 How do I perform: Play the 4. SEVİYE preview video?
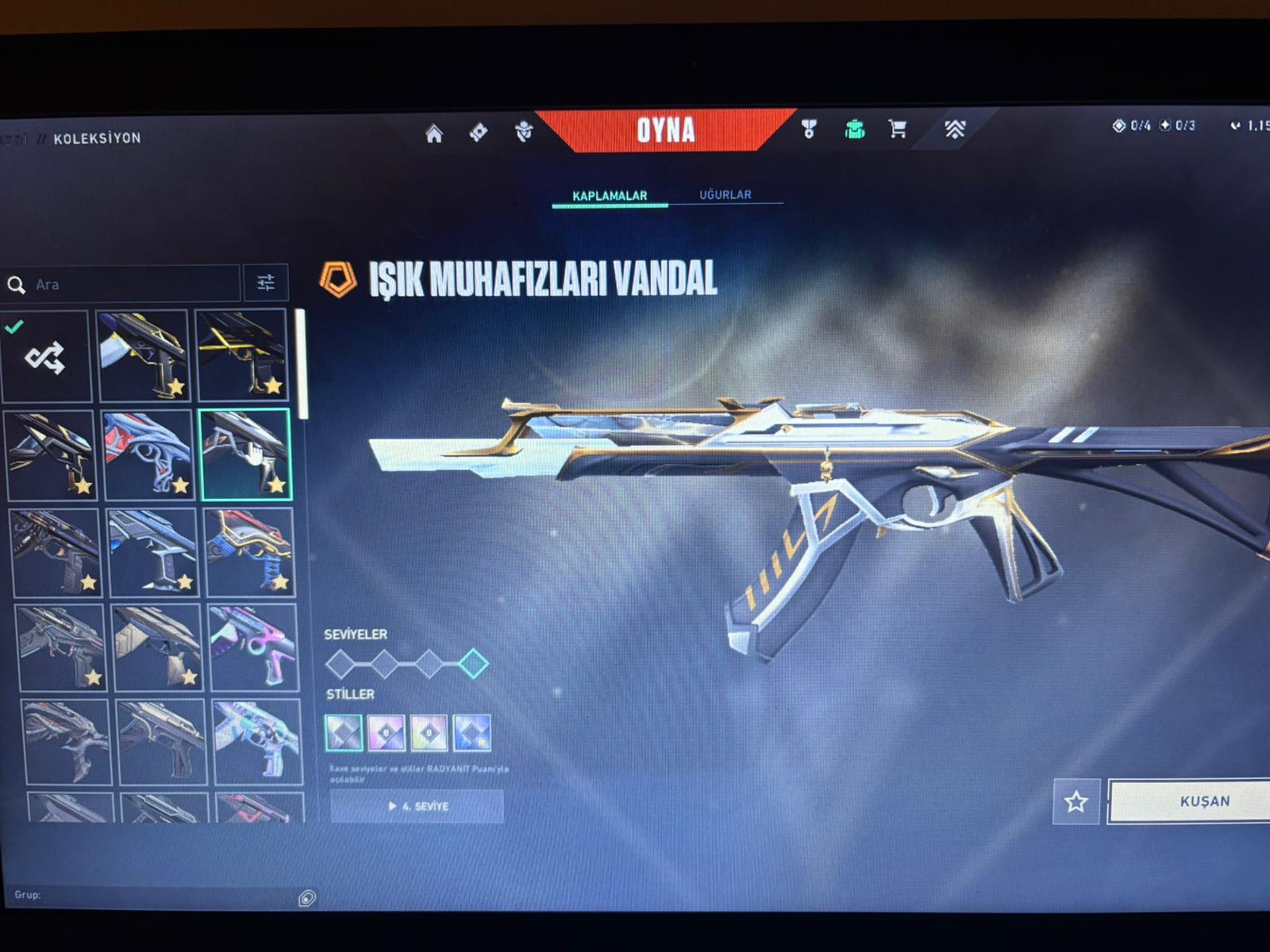[x=418, y=806]
